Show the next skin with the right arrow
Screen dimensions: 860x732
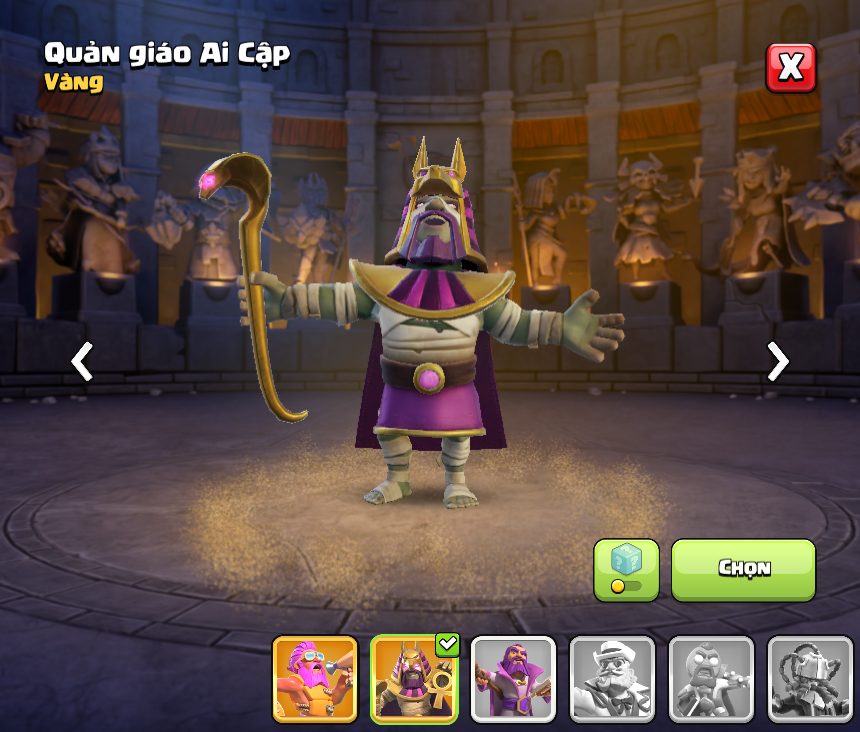[x=777, y=361]
